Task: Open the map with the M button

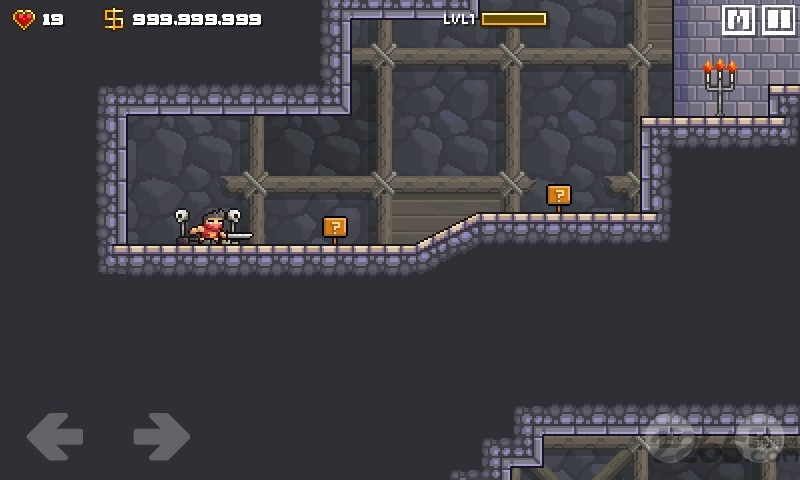Action: click(738, 20)
